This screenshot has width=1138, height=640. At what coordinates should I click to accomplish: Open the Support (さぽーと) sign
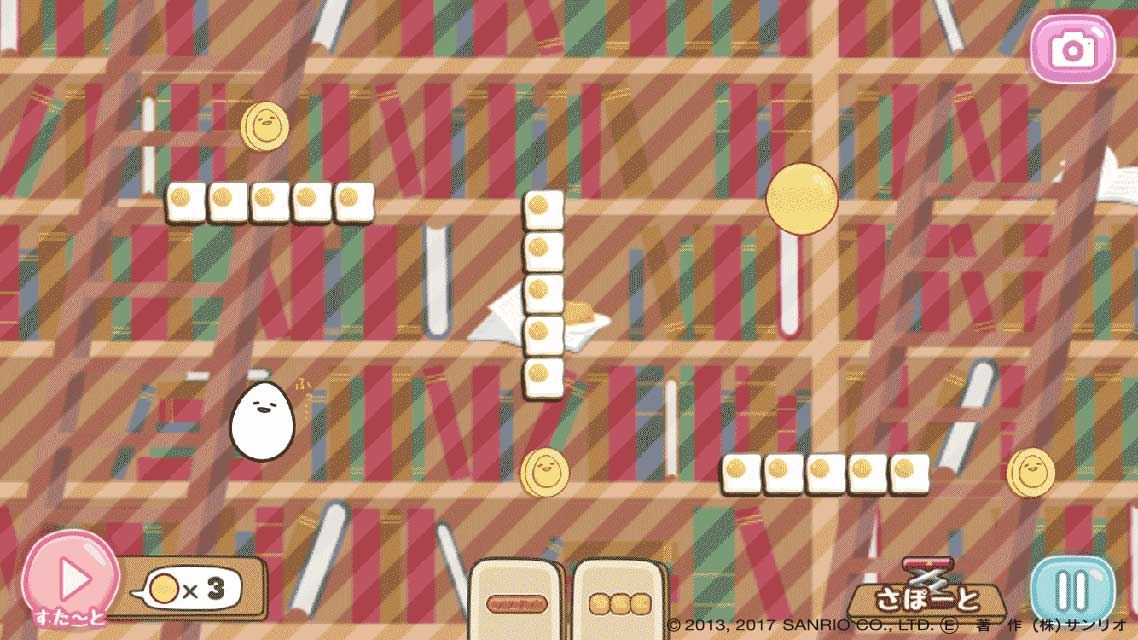pos(927,597)
